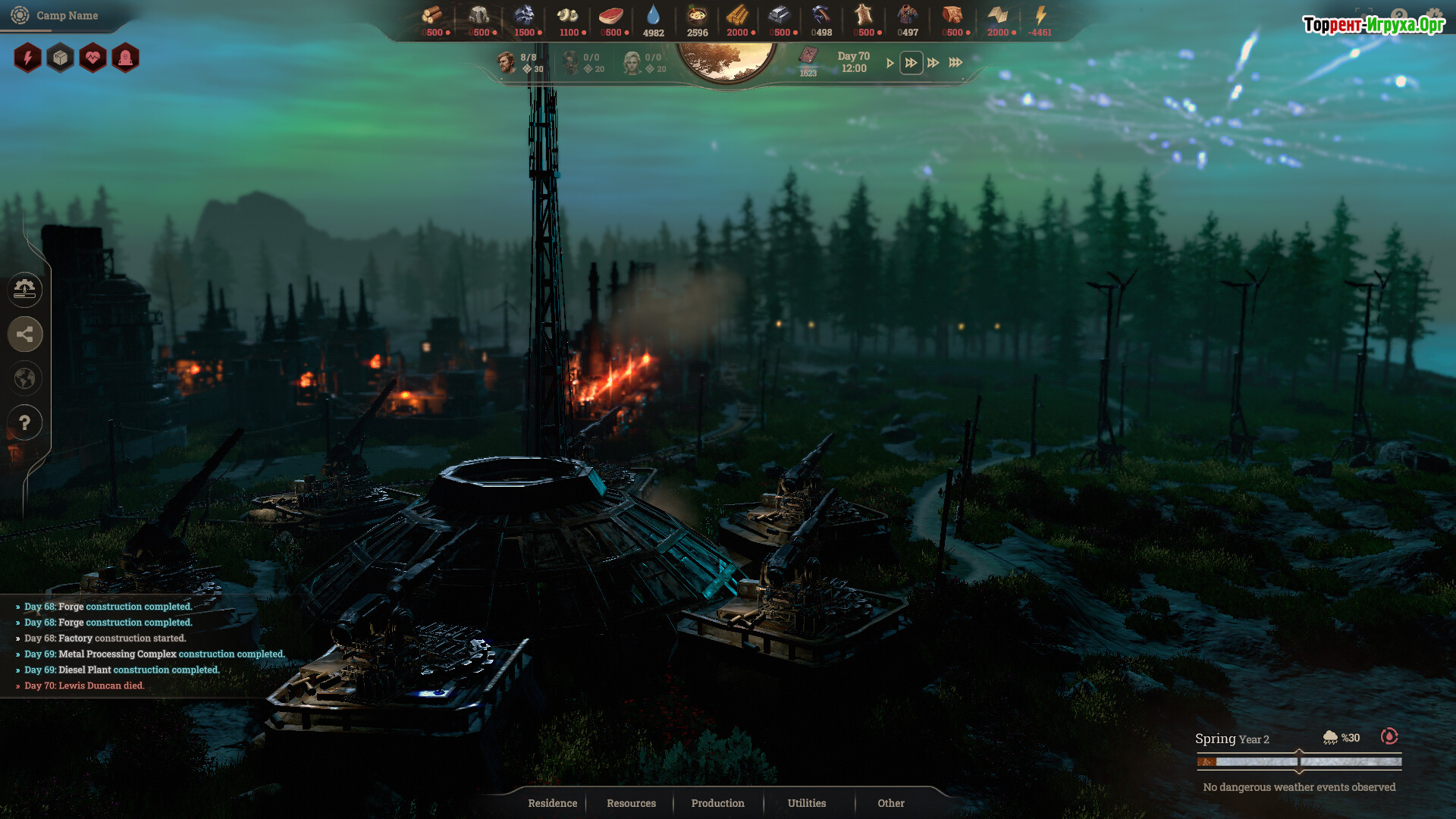The image size is (1456, 819).
Task: Open the question mark help button
Action: [x=25, y=422]
